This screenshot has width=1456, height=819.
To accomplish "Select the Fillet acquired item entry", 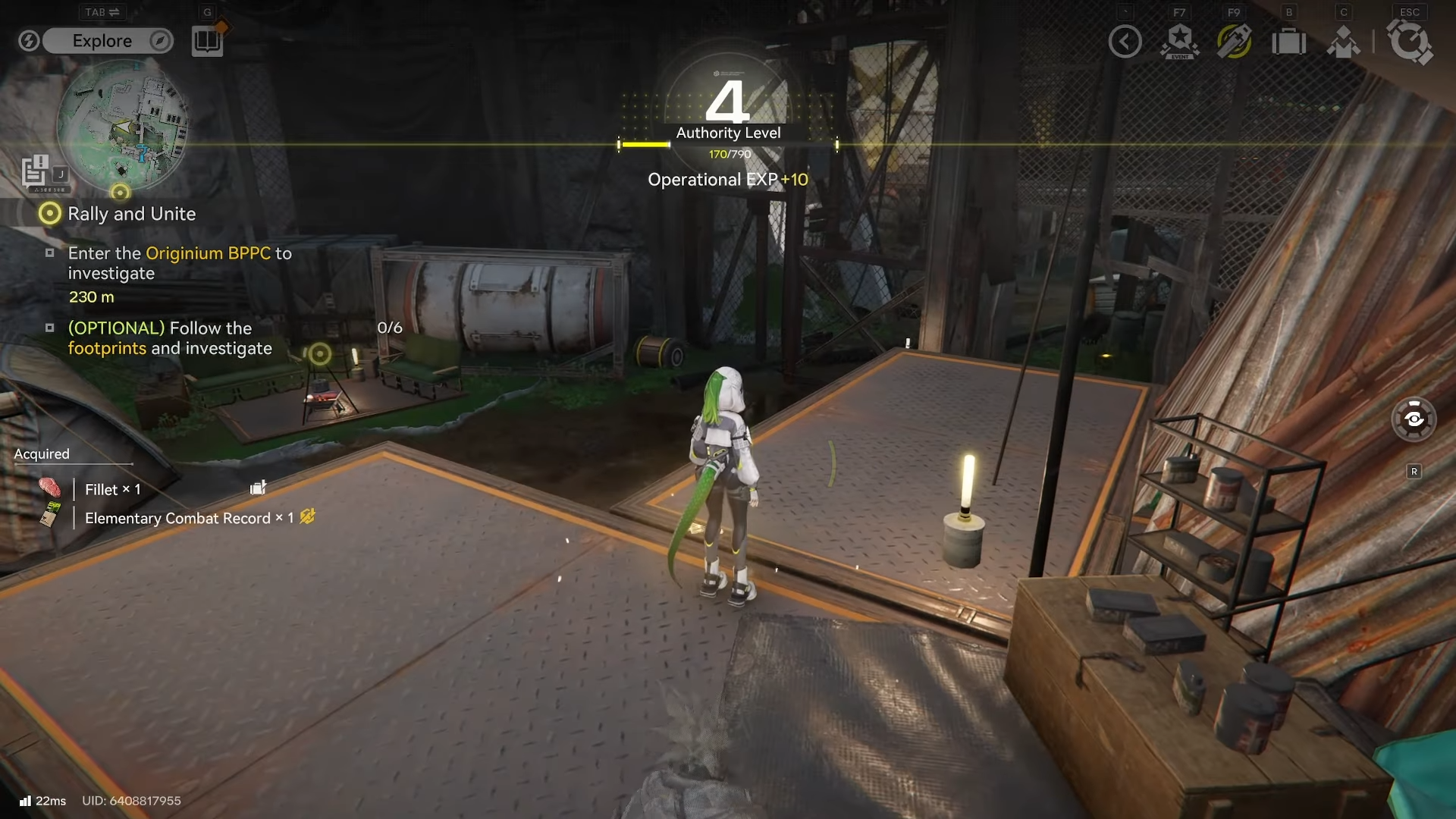I will pos(111,489).
